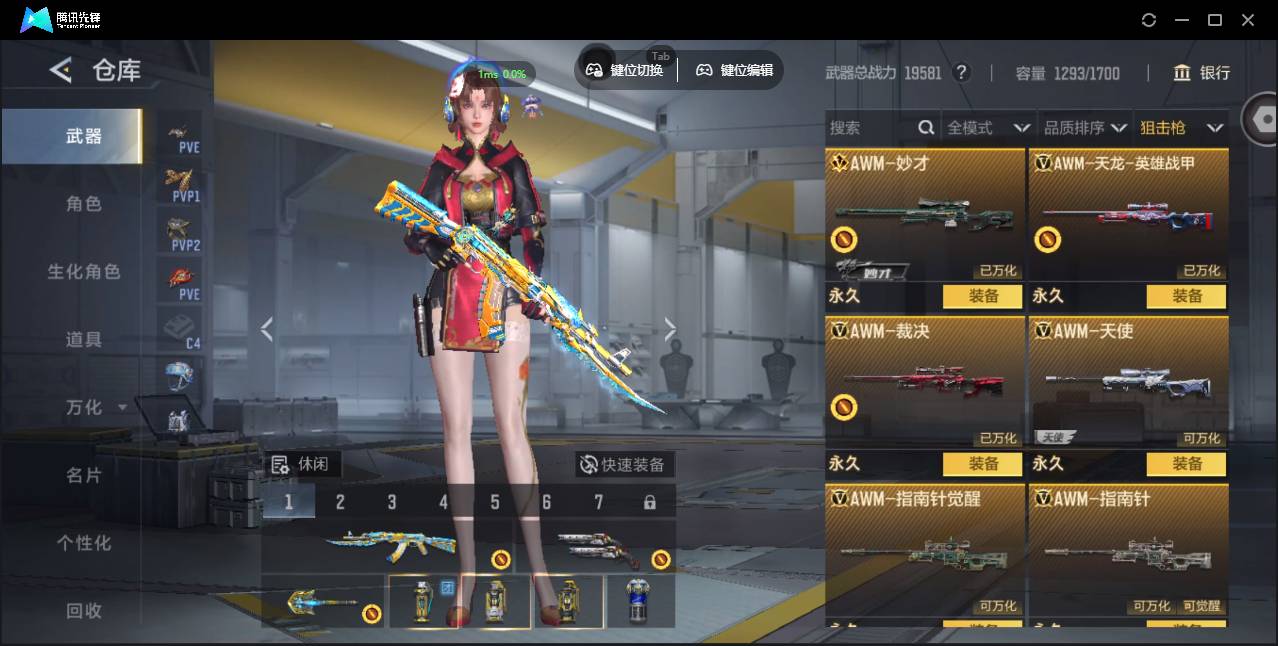The image size is (1278, 646).
Task: Click the 快速装备 quick equip button
Action: point(624,465)
